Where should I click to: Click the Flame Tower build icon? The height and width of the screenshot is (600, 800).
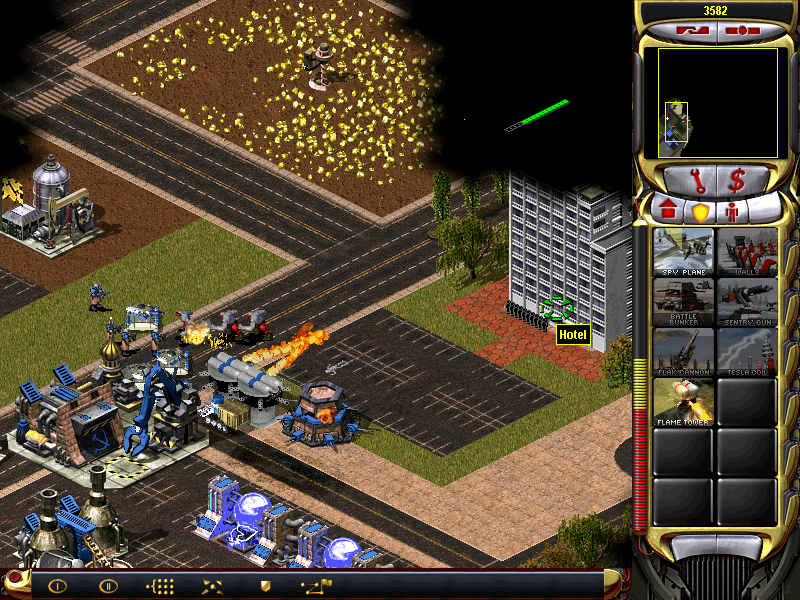click(x=683, y=402)
